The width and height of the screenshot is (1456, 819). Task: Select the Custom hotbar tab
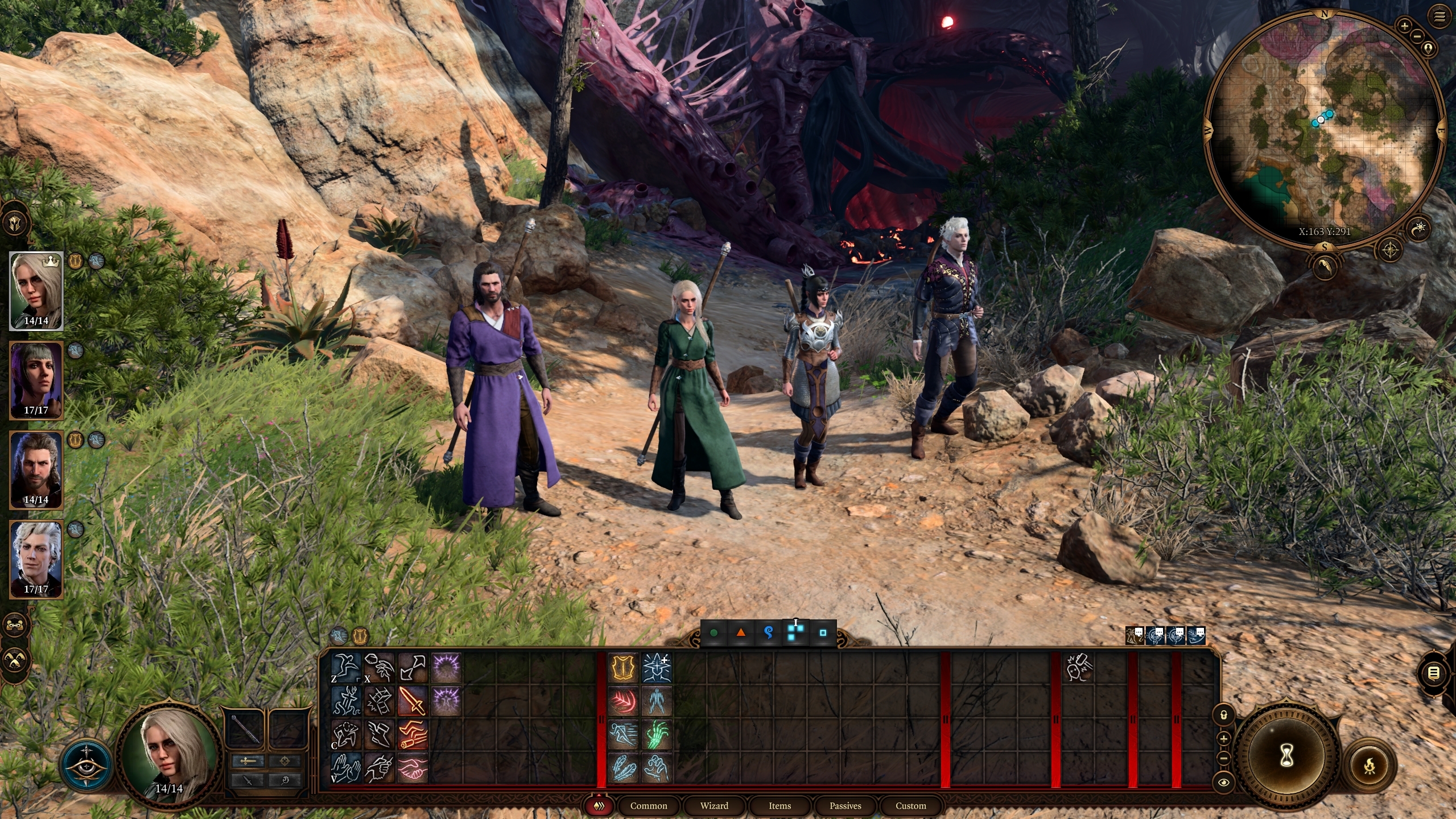pyautogui.click(x=910, y=805)
